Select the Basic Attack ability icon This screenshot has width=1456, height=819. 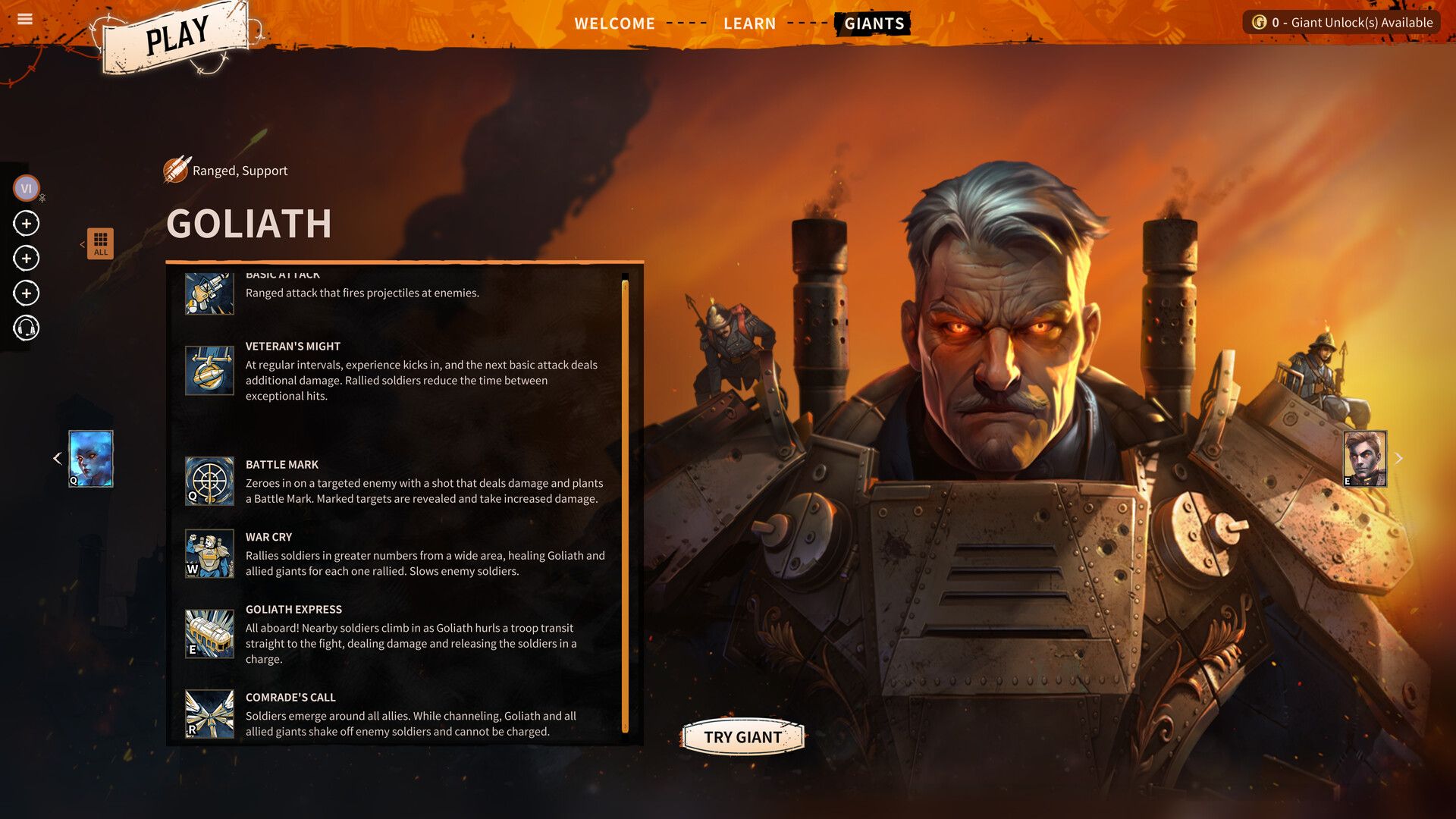[209, 290]
